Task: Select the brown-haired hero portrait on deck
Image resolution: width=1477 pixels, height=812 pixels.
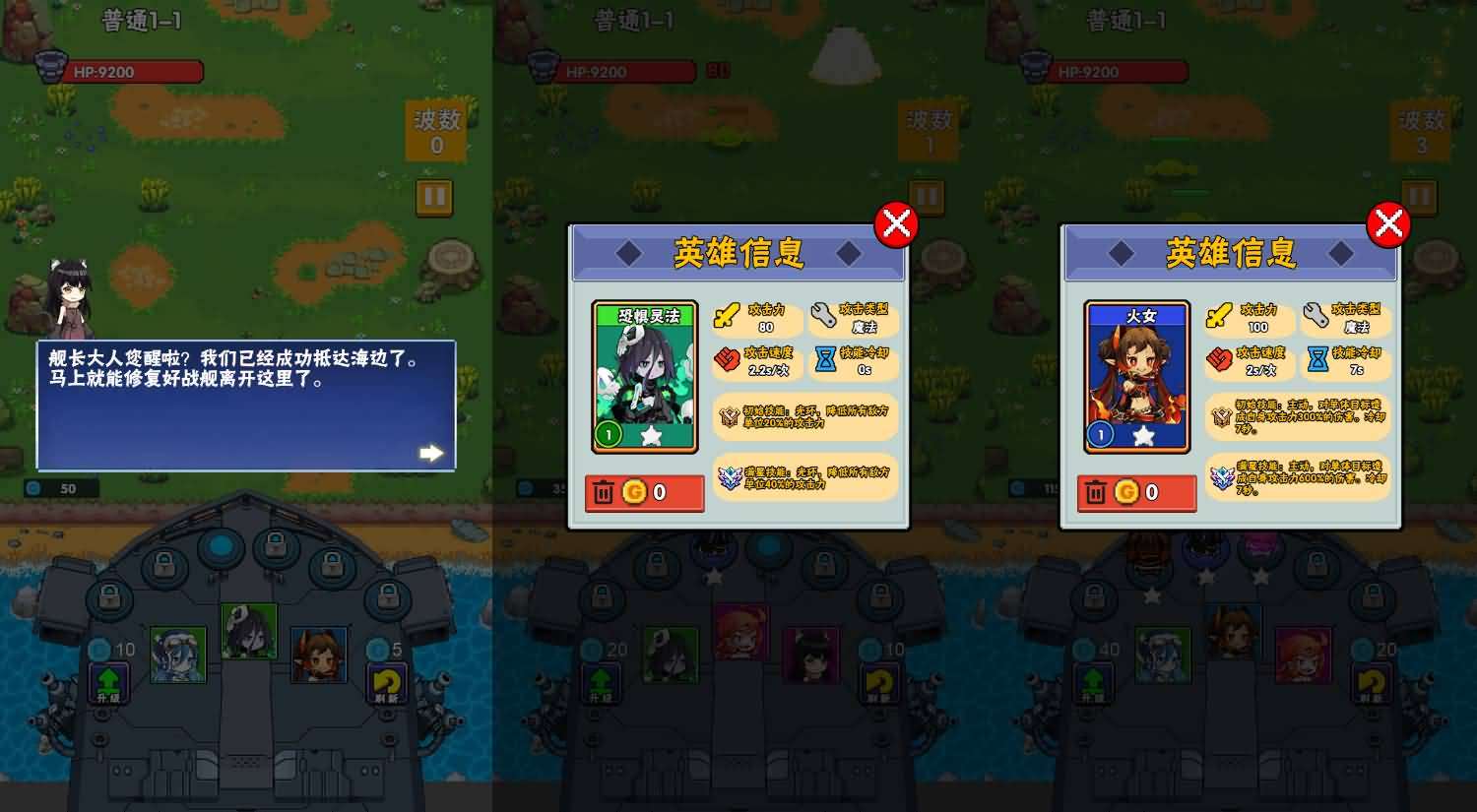Action: [x=320, y=655]
